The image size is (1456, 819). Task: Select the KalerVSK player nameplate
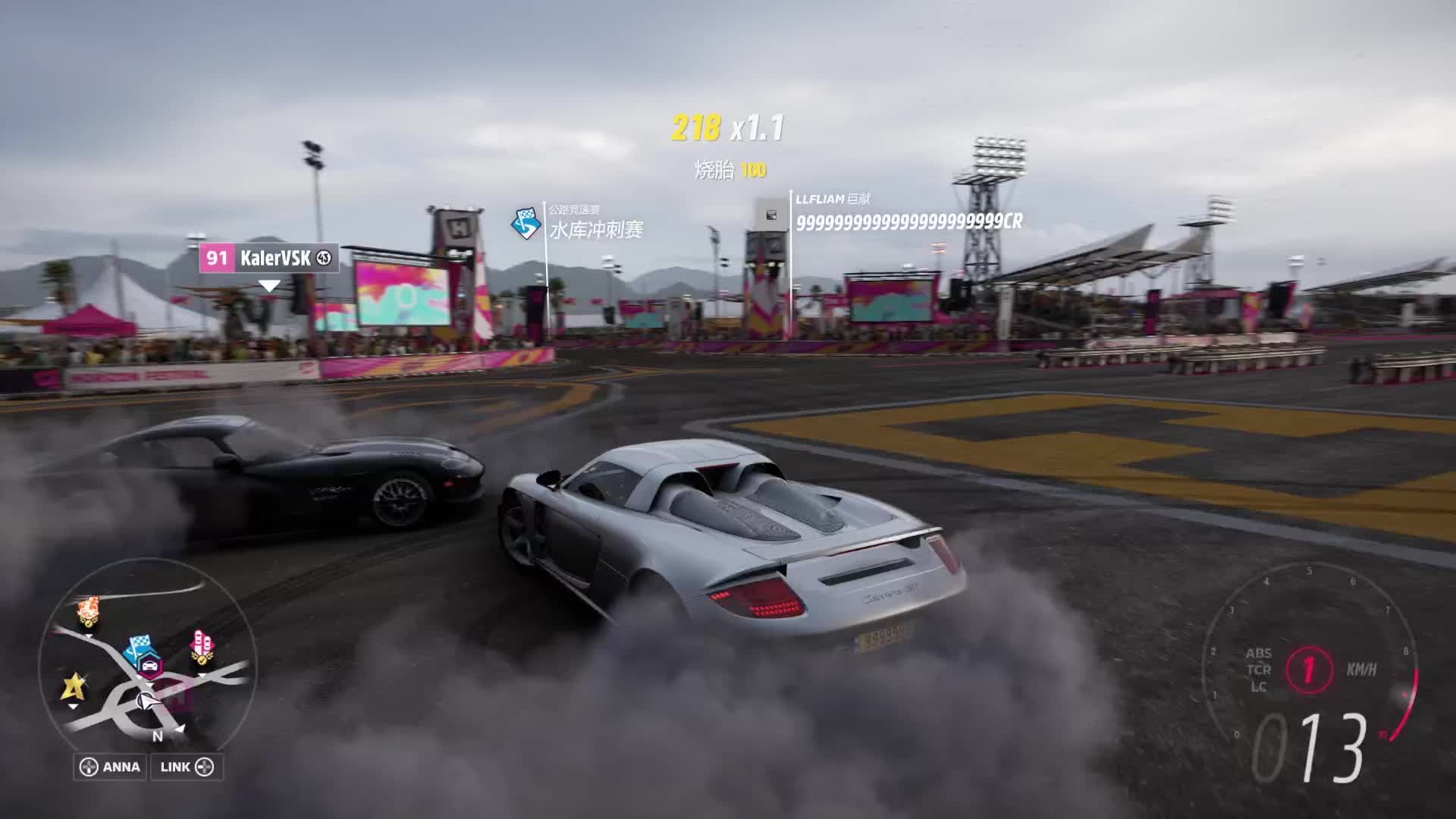tap(268, 259)
